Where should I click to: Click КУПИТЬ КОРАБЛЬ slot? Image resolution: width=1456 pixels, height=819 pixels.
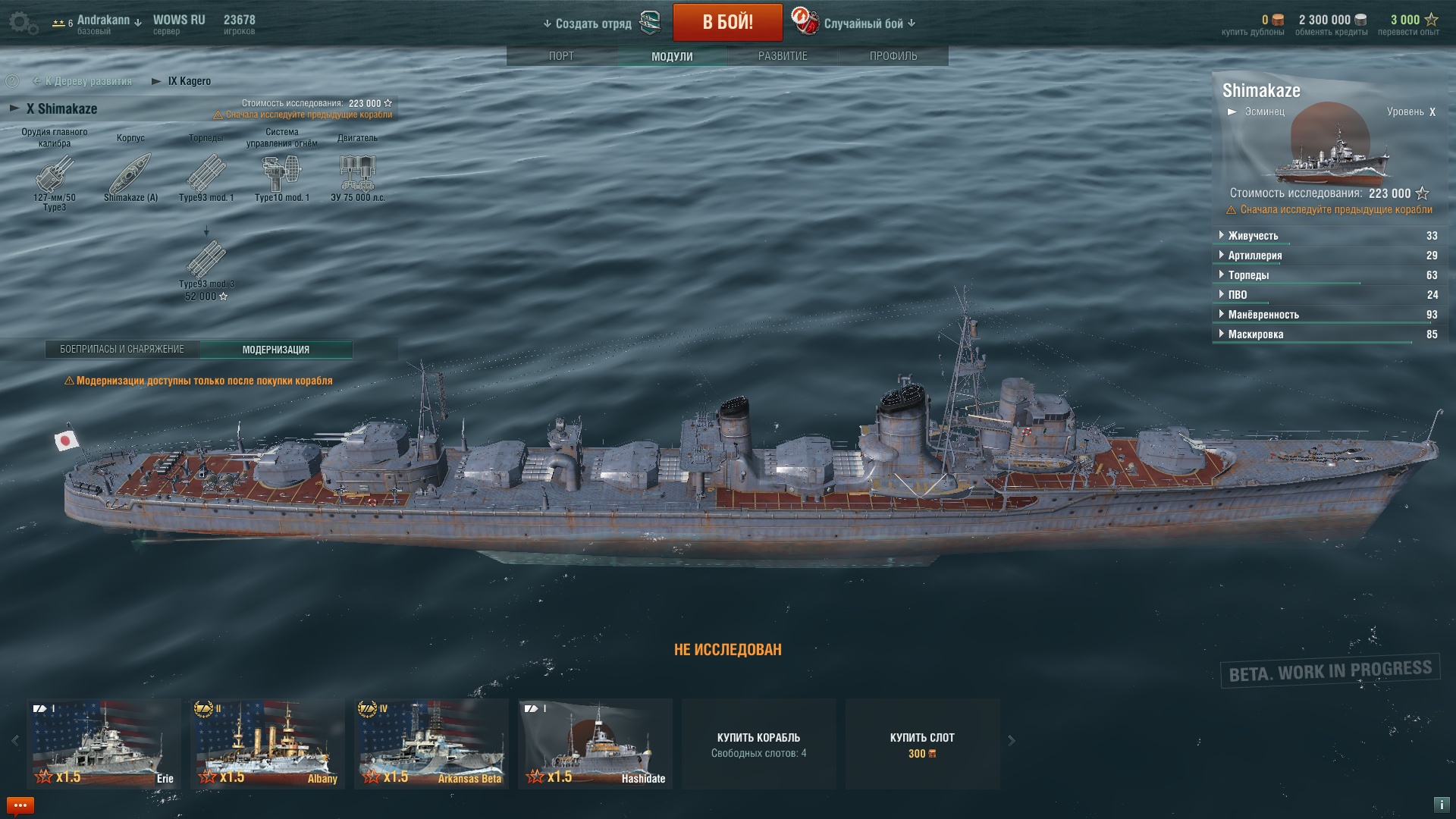click(x=758, y=744)
